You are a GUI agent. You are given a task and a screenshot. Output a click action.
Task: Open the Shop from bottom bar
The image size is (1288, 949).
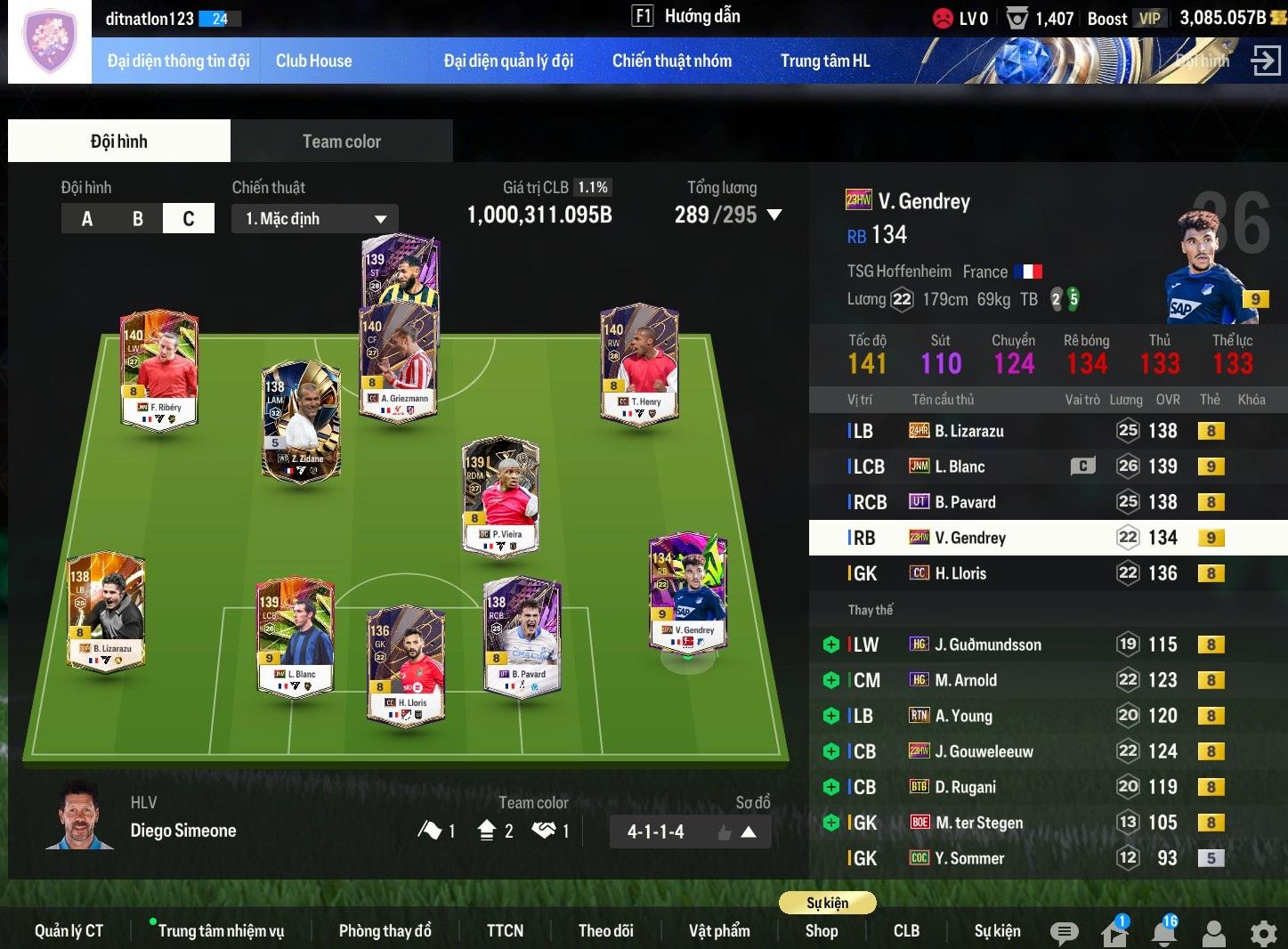821,930
